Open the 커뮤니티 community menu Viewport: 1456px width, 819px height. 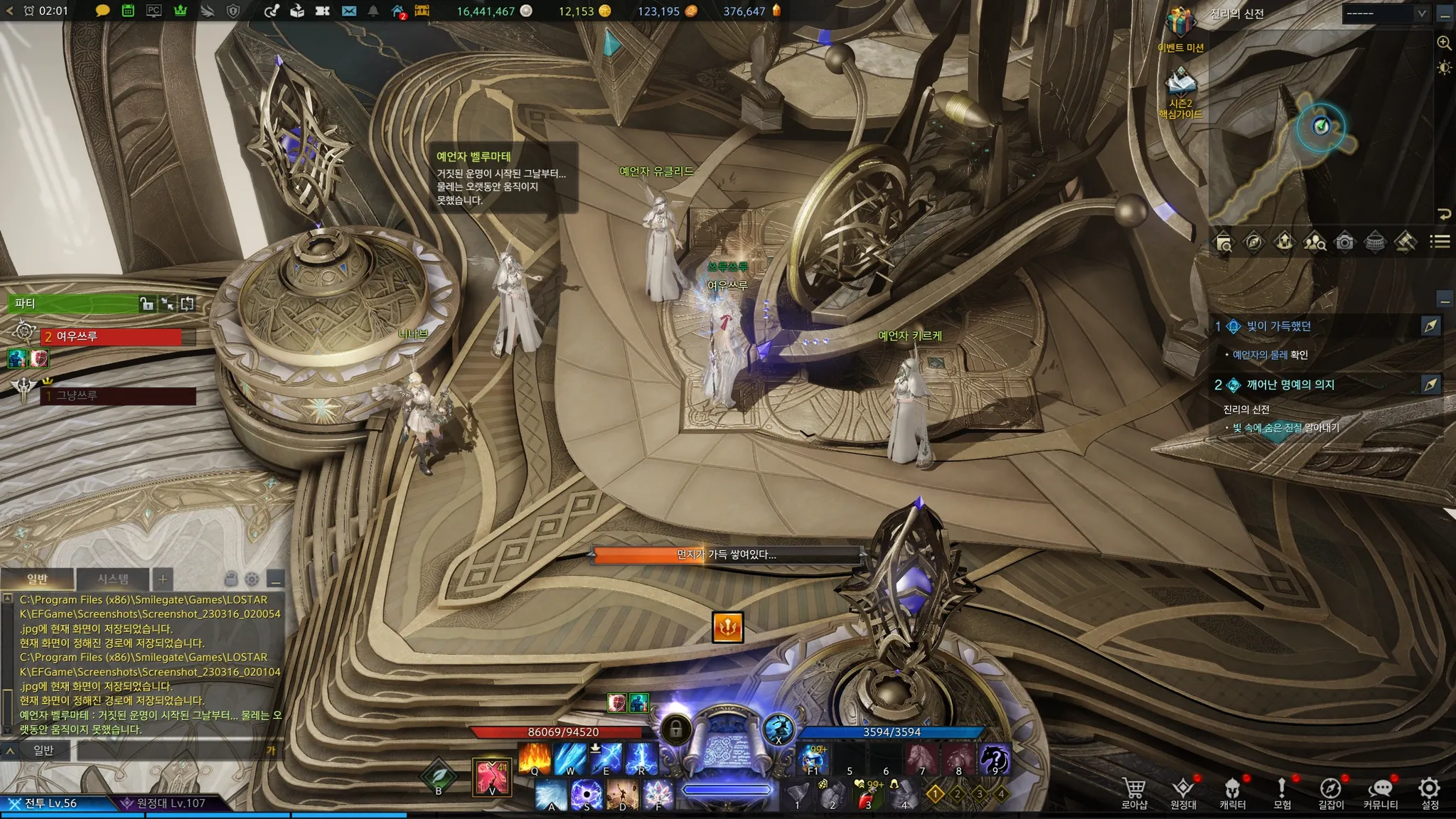[x=1380, y=791]
